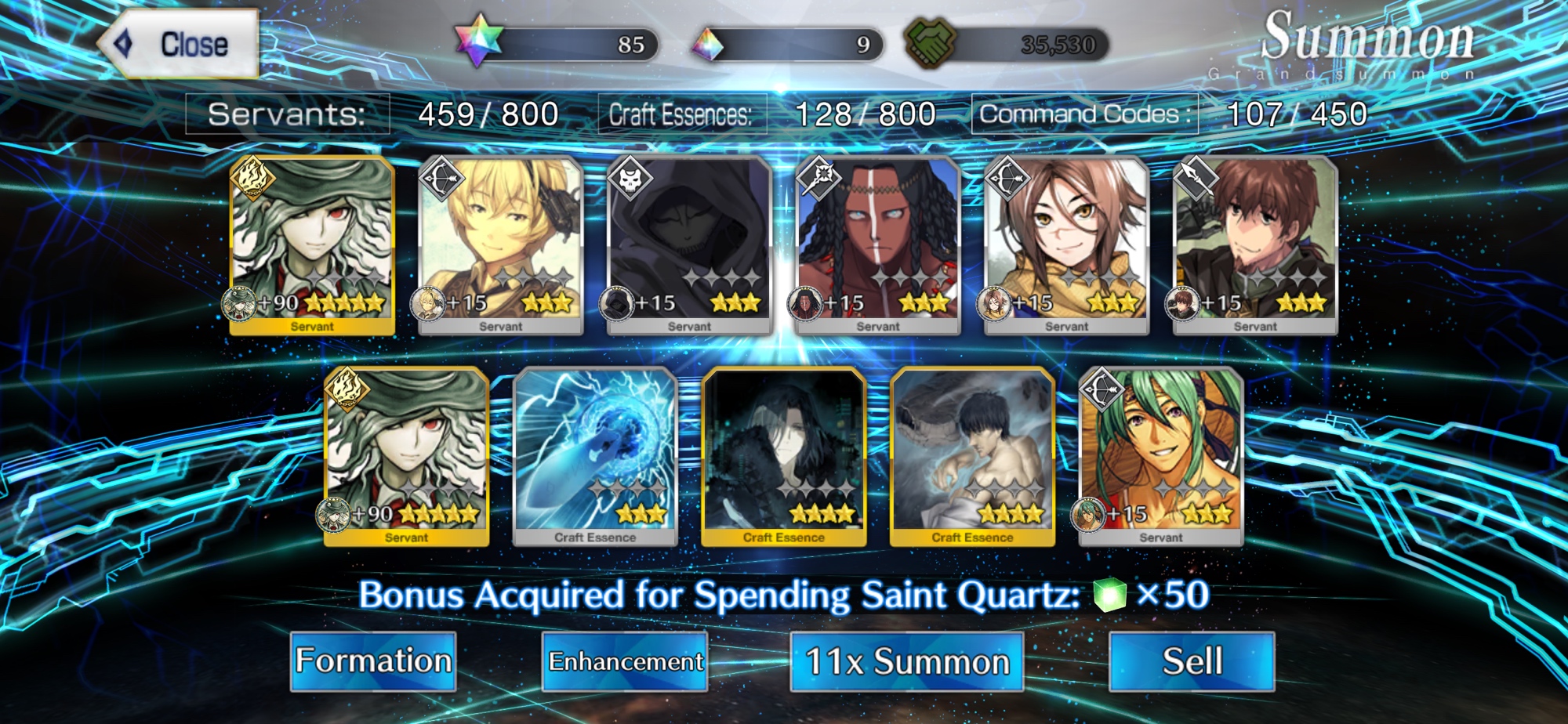Open the Formation menu
The height and width of the screenshot is (724, 1568).
coord(373,661)
